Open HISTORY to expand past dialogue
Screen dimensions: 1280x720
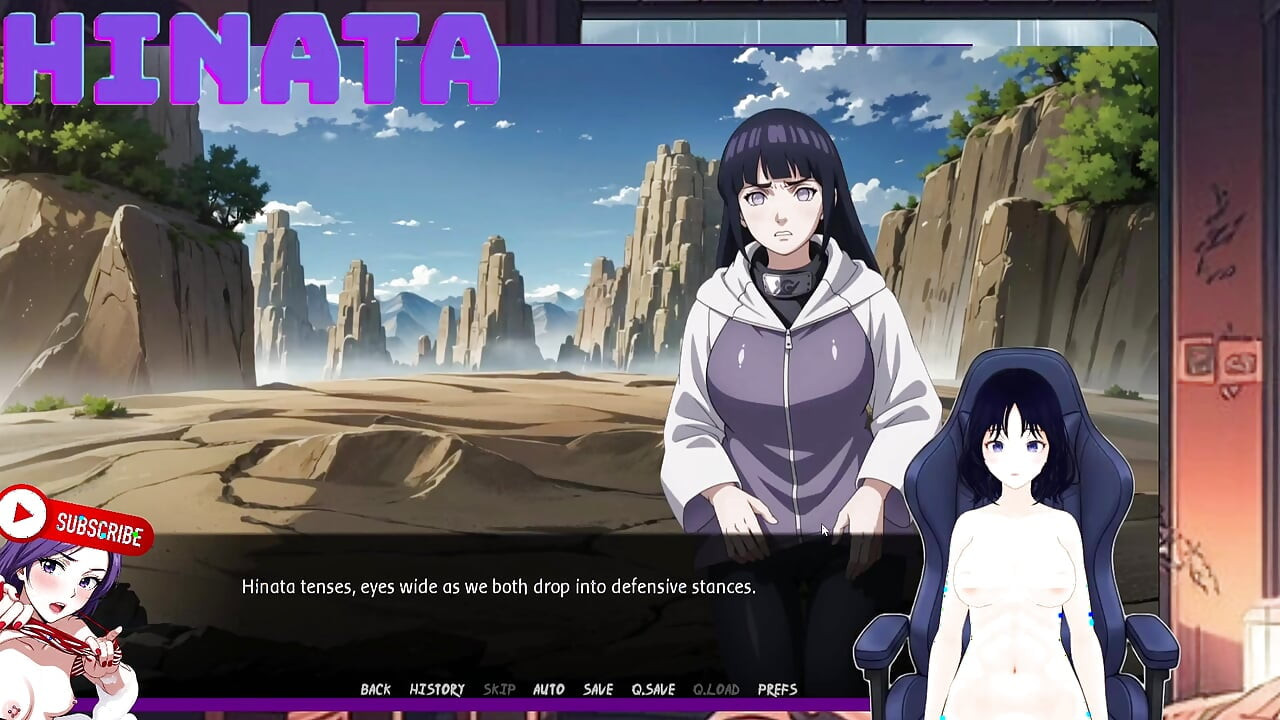(437, 689)
